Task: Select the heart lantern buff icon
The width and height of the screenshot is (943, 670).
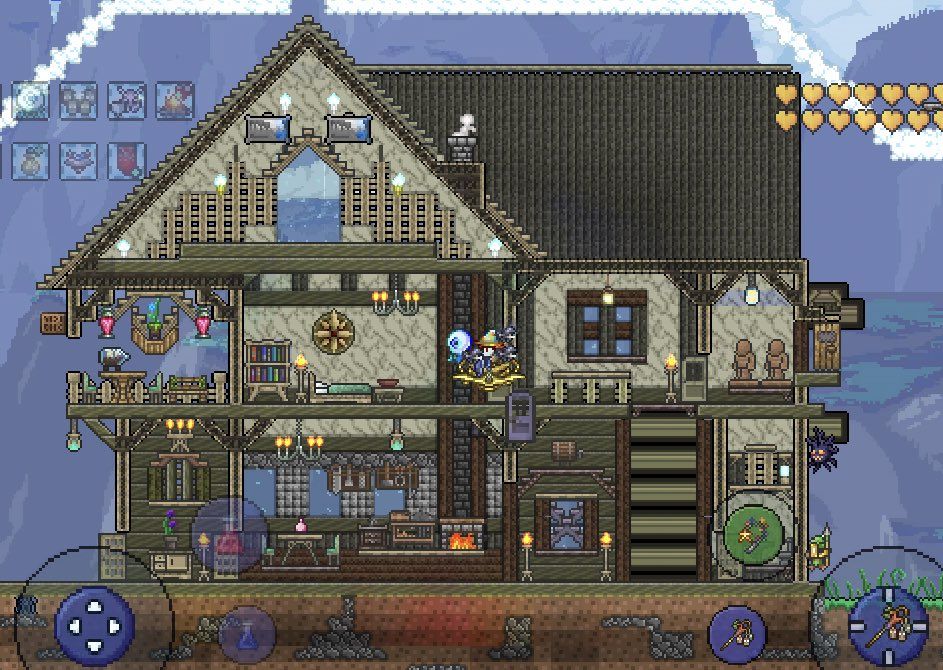Action: [x=77, y=161]
